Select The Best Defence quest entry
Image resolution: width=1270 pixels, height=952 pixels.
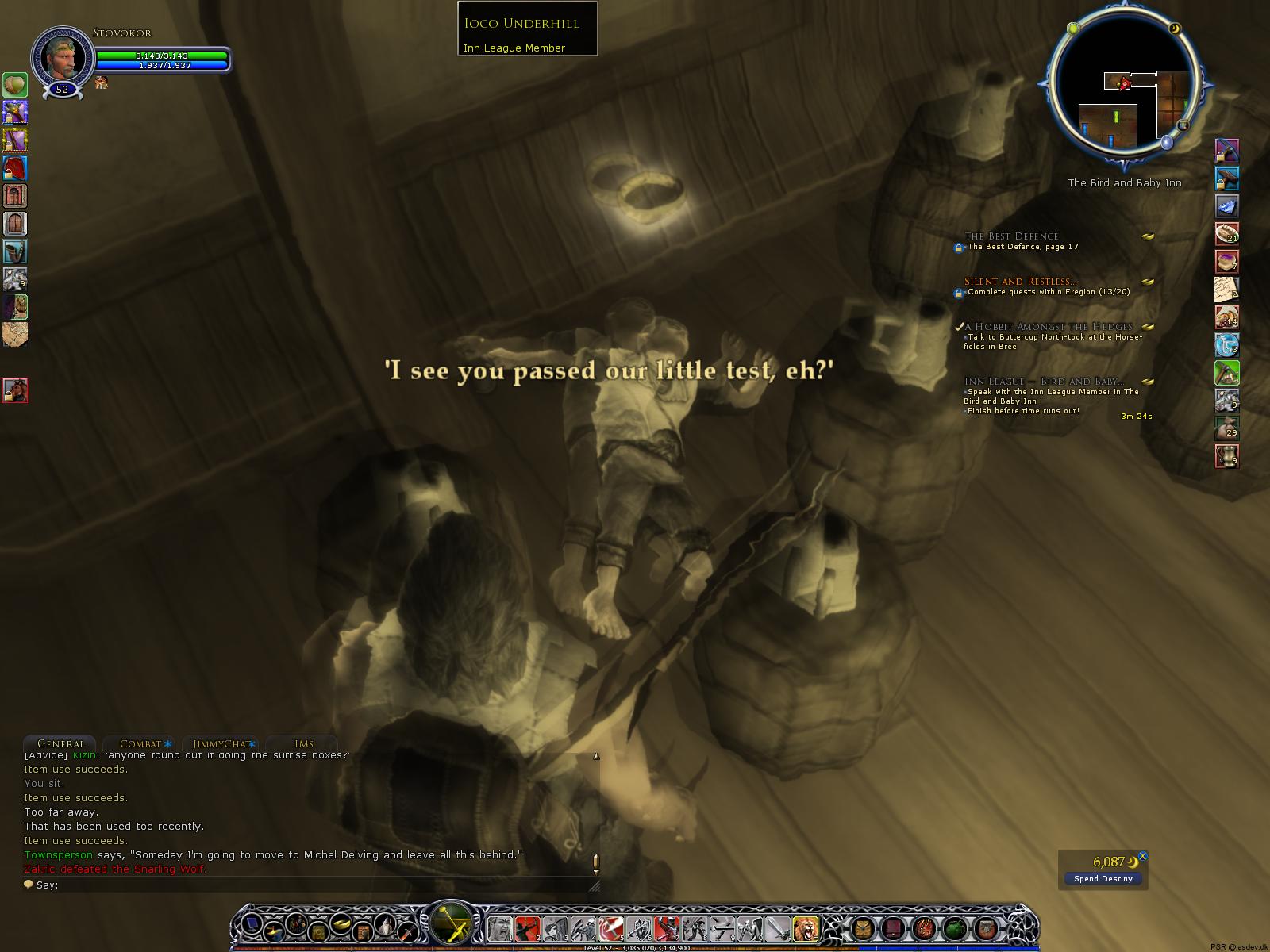pyautogui.click(x=1011, y=236)
